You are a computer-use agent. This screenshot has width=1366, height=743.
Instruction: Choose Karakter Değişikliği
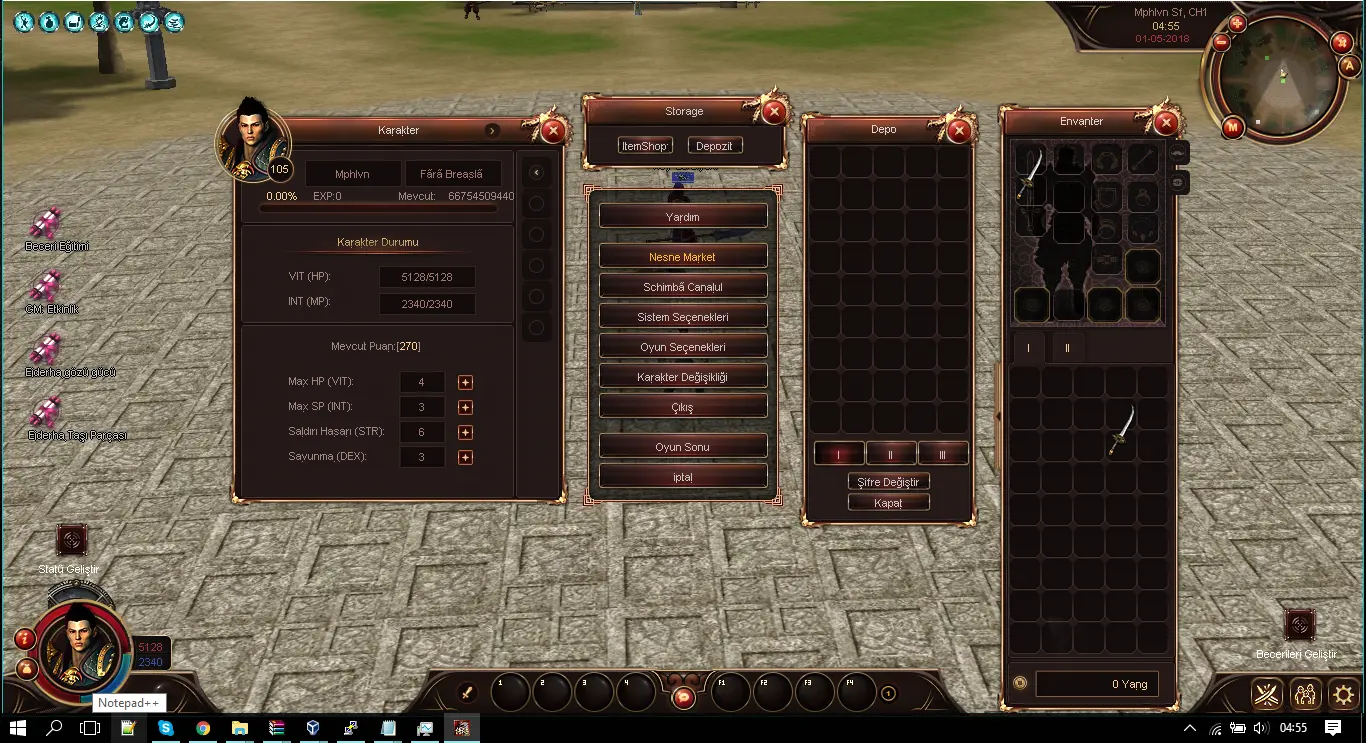[x=683, y=377]
